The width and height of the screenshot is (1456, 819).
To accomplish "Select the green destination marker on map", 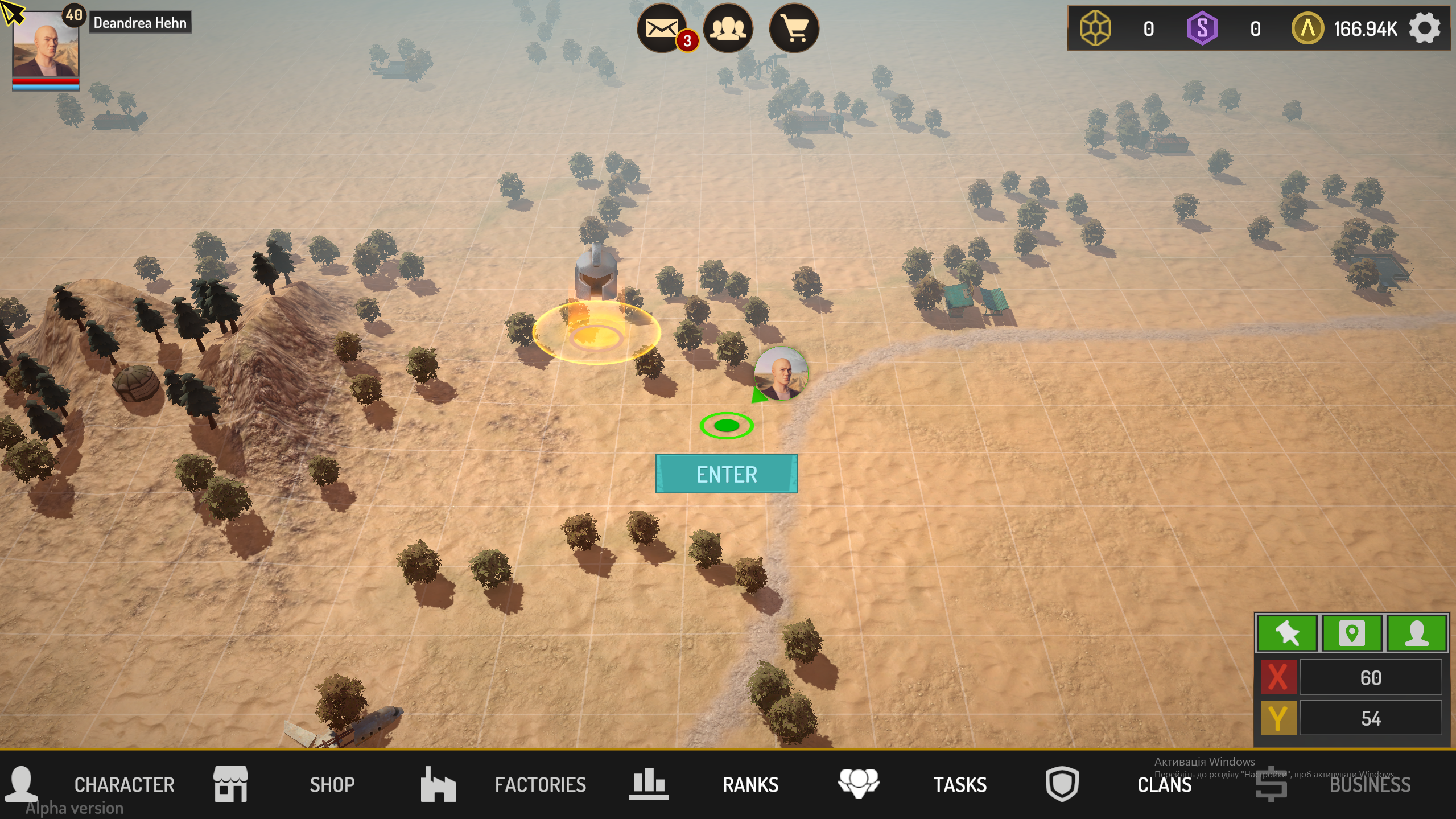I will [726, 425].
